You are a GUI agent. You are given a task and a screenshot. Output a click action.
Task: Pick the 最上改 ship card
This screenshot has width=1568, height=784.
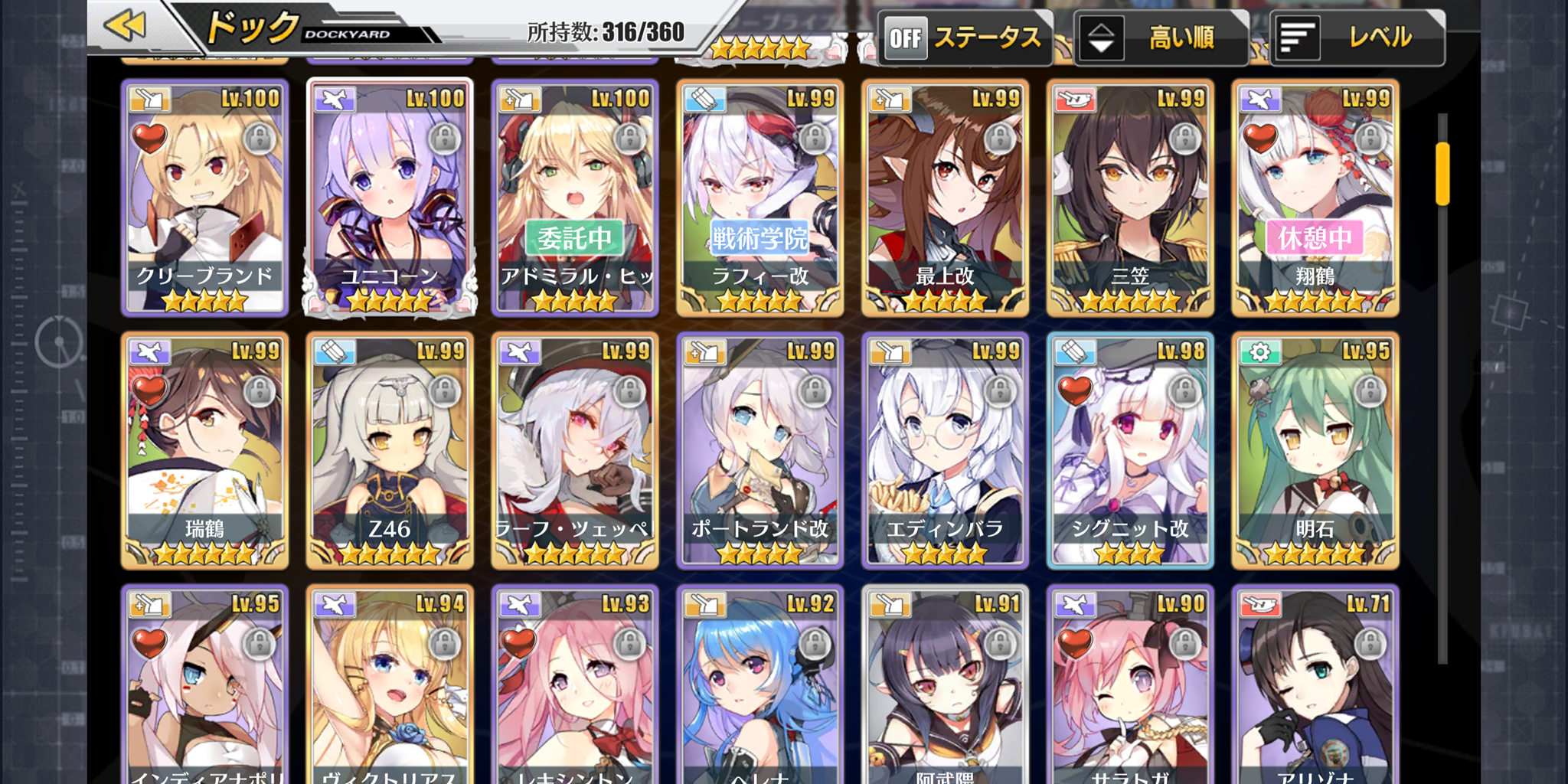click(x=945, y=198)
